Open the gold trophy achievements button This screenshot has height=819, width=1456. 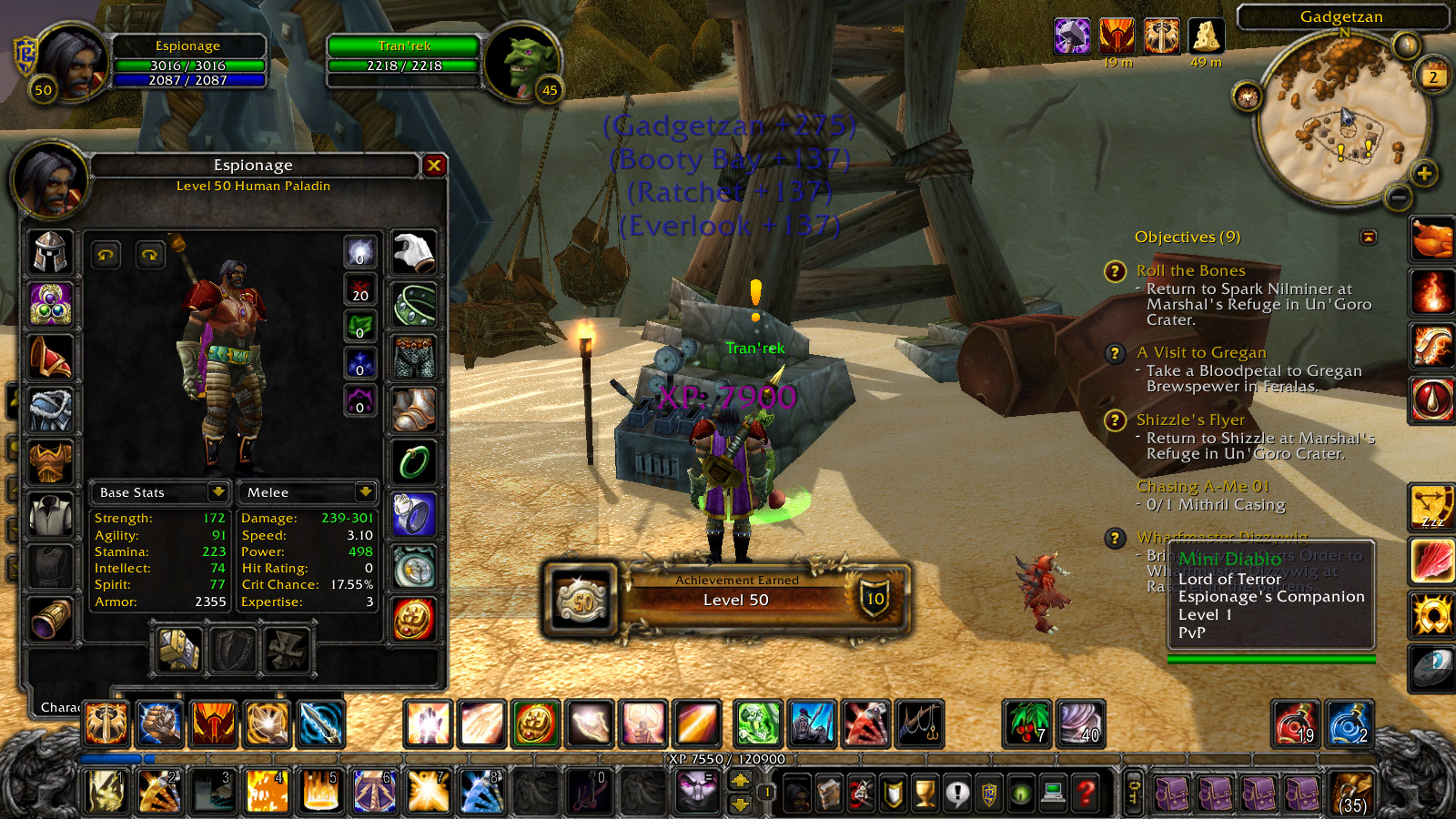tap(925, 794)
